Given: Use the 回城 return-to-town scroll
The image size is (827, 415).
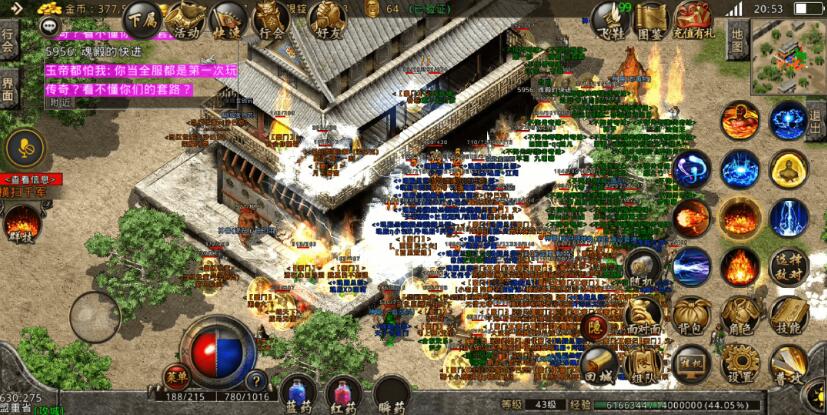Looking at the screenshot, I should click(x=598, y=362).
